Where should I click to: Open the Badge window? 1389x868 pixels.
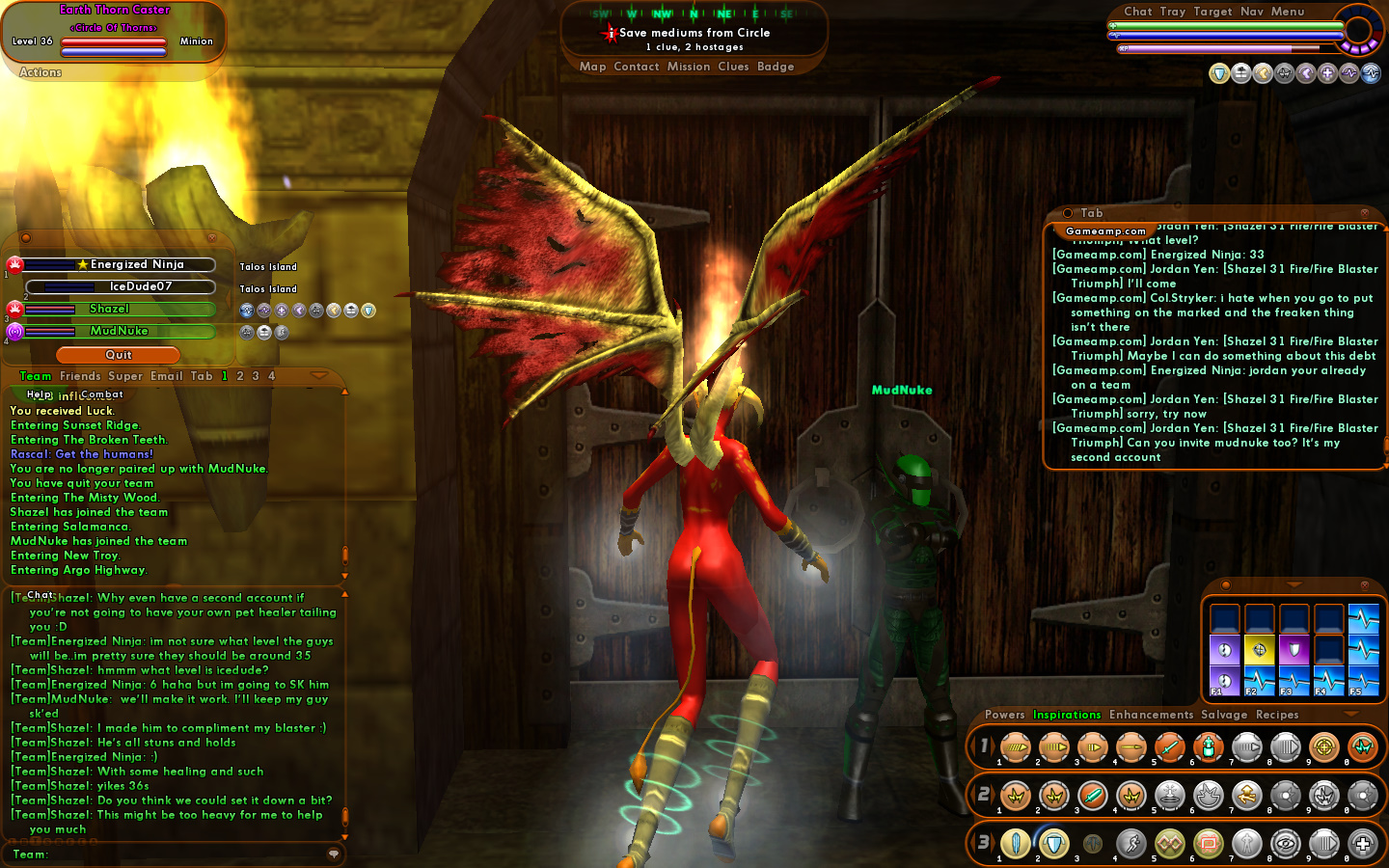click(x=776, y=67)
